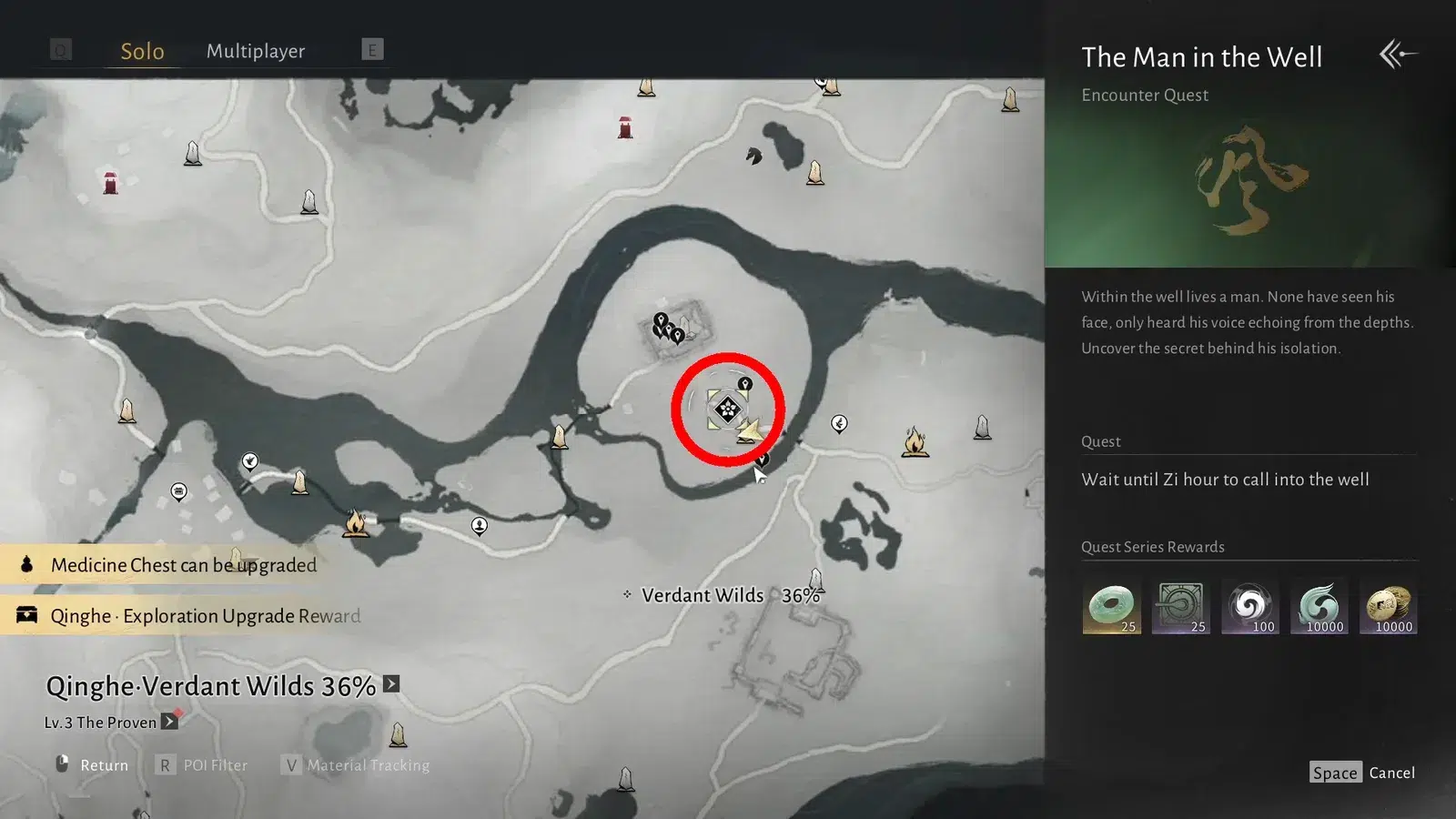The image size is (1456, 819).
Task: Expand the Qinghe Verdant Wilds 36% details
Action: coord(391,684)
